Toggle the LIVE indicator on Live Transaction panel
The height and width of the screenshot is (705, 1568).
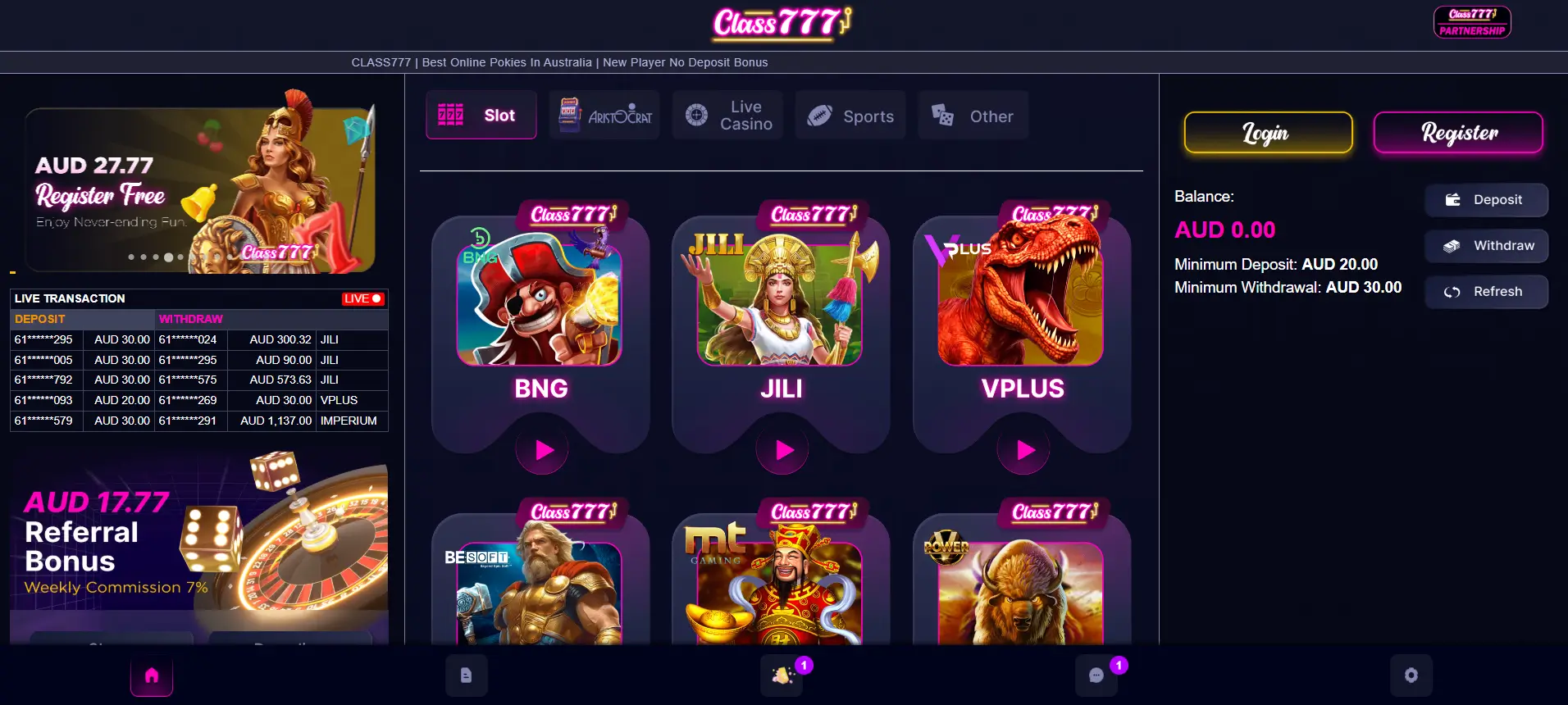point(362,298)
